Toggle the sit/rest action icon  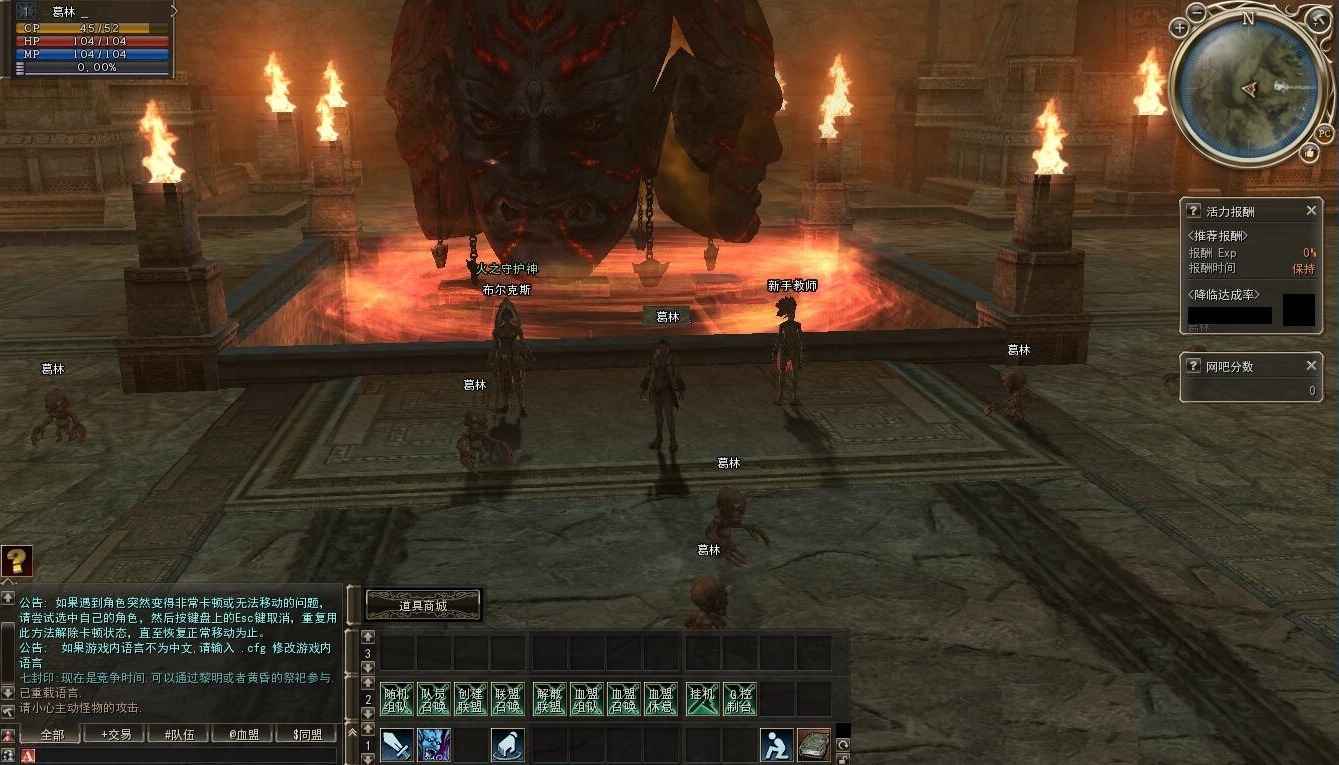point(776,745)
